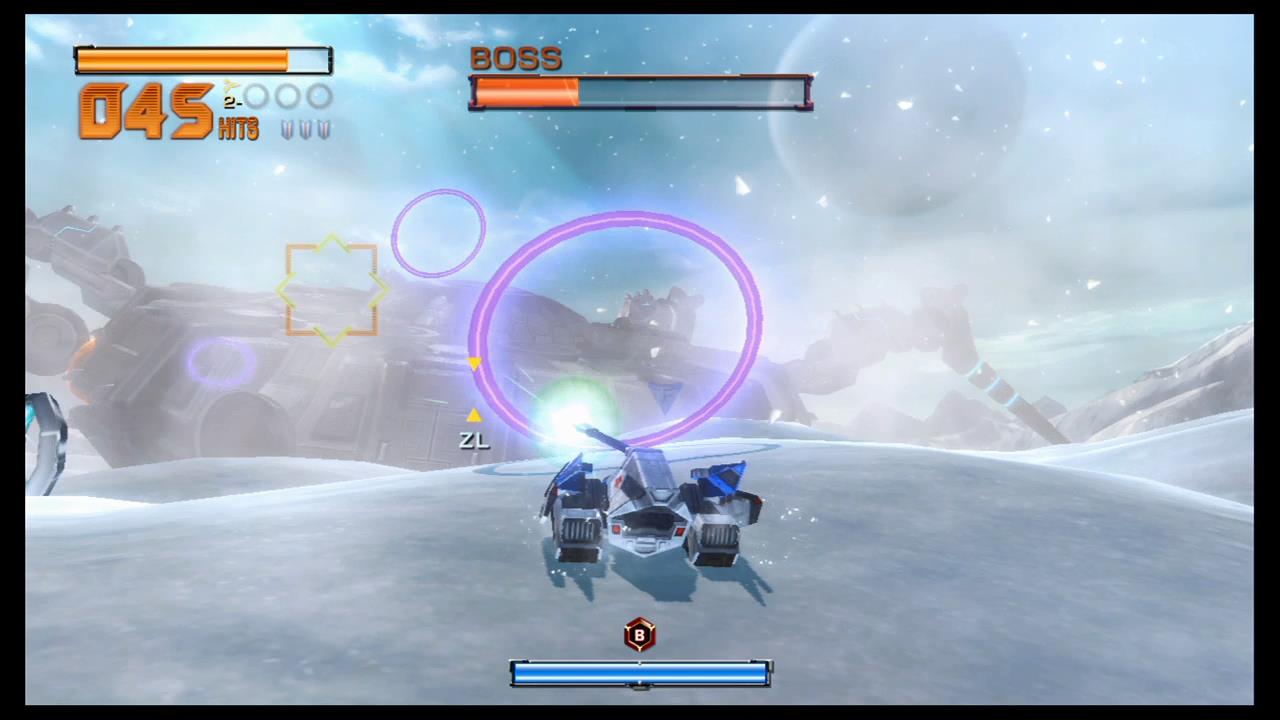This screenshot has height=720, width=1280.
Task: Click the orange star-shaped targeting reticle
Action: pos(332,290)
